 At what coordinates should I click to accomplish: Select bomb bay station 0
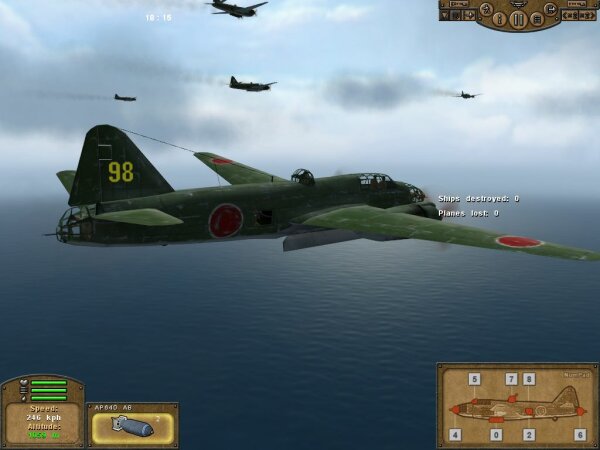(496, 435)
